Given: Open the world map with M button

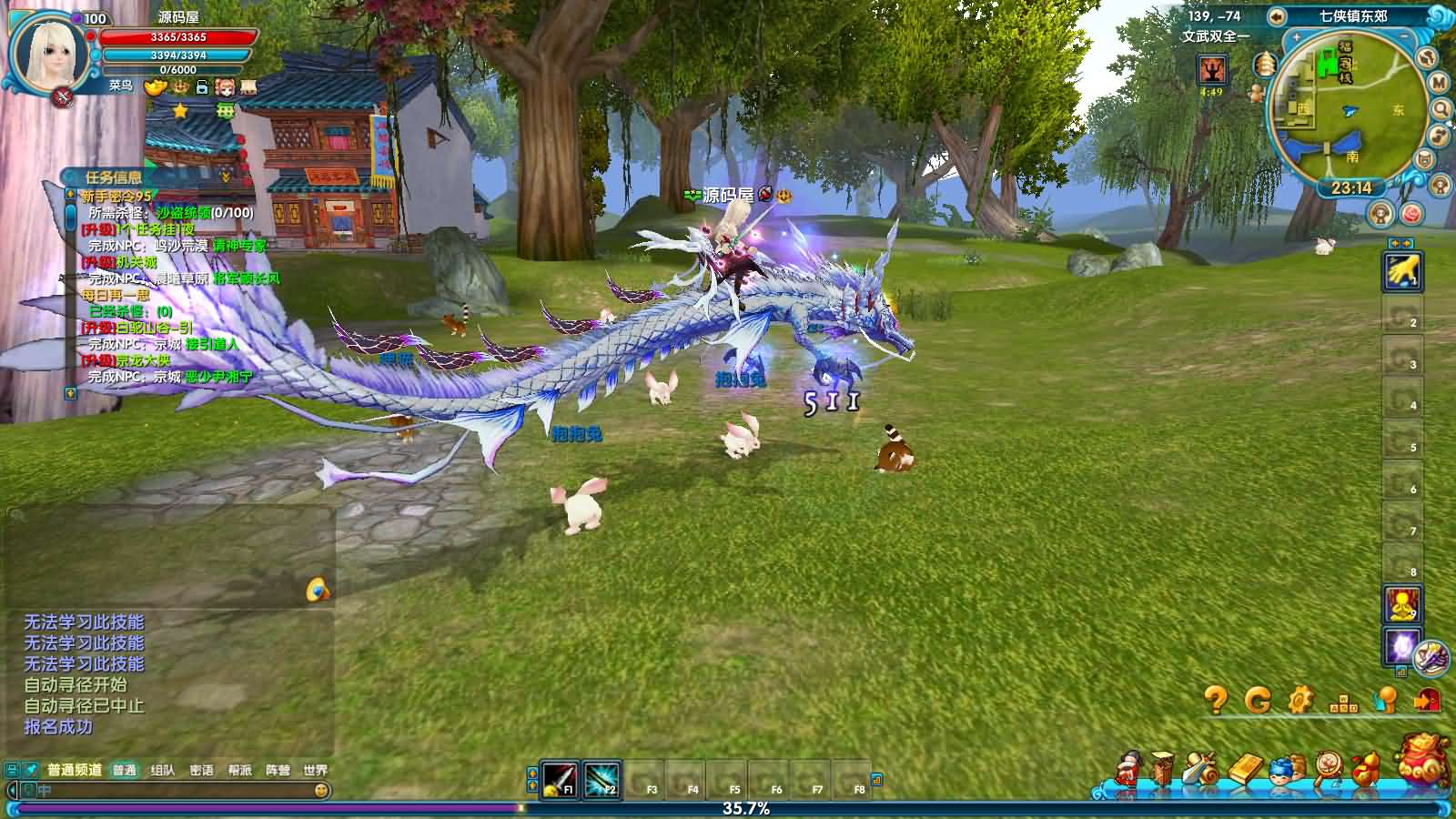Looking at the screenshot, I should (1438, 83).
